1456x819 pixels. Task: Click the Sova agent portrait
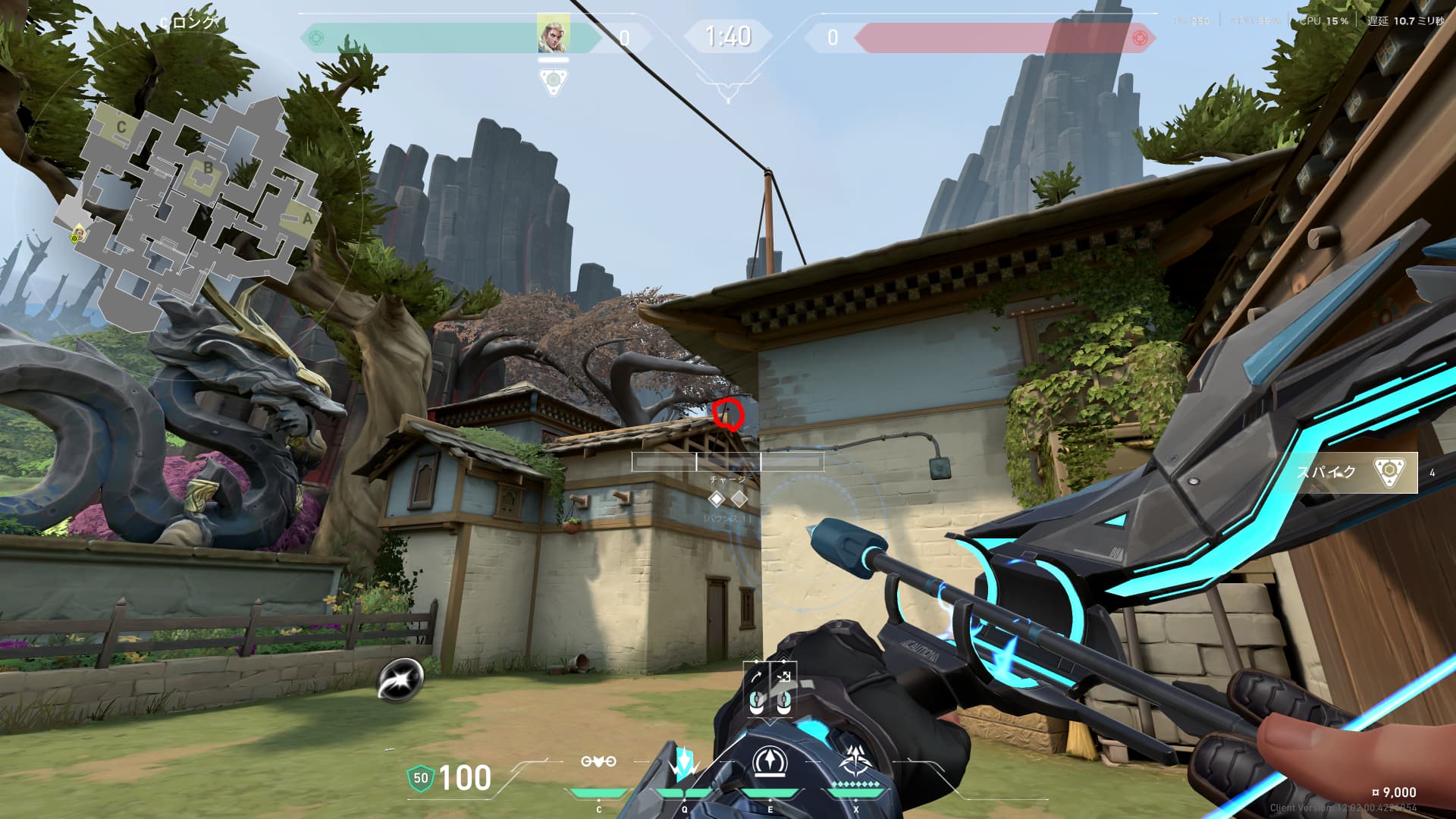pyautogui.click(x=554, y=33)
